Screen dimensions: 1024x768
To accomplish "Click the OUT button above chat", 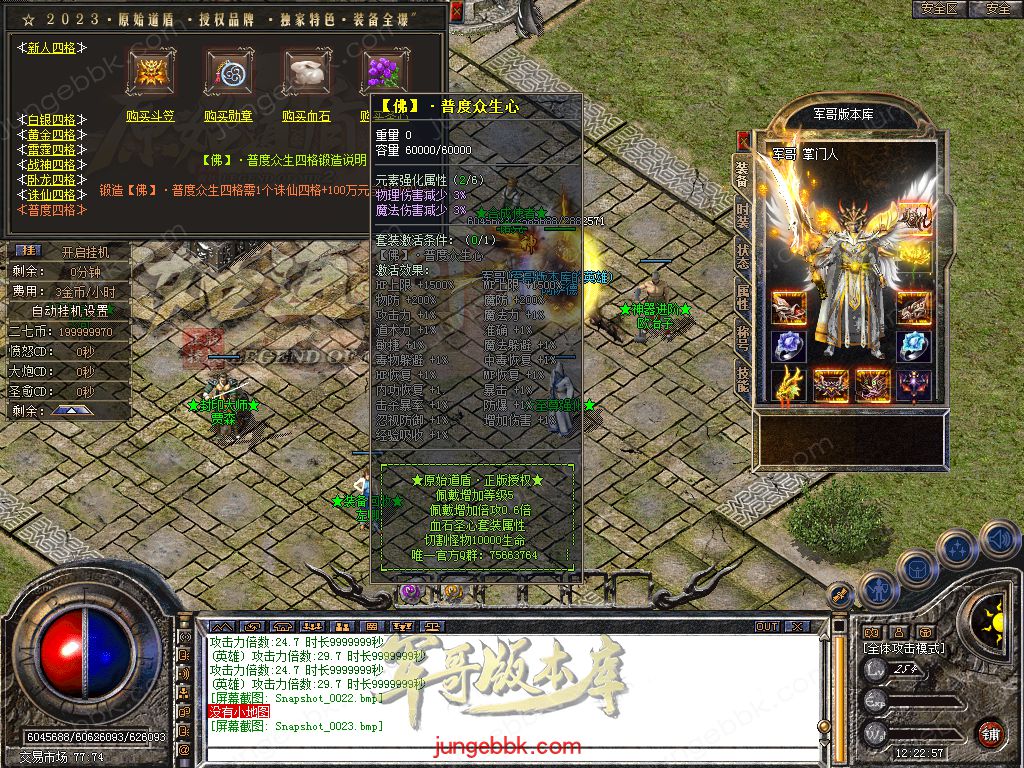I will pos(767,626).
